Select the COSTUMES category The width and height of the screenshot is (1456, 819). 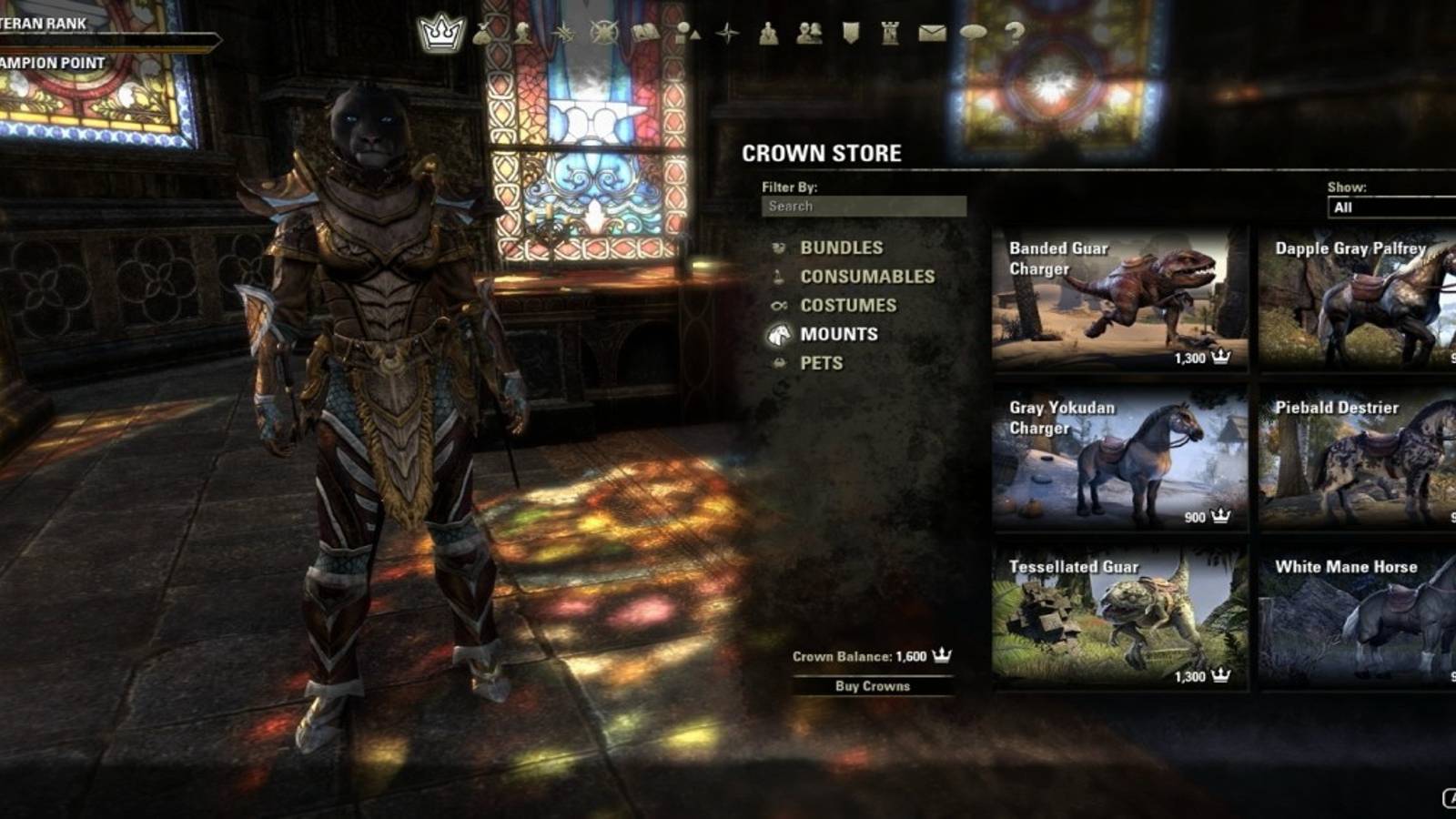pos(847,305)
